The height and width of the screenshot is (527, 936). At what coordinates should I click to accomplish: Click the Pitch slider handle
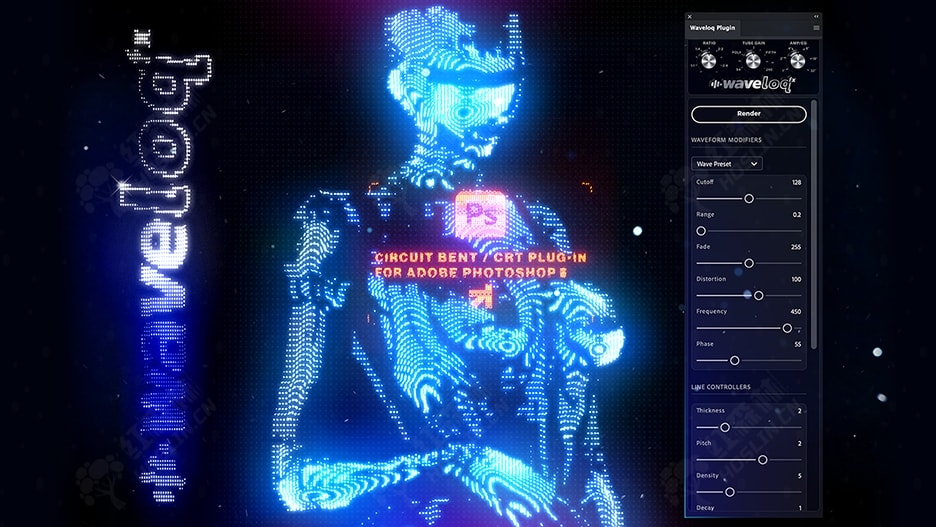point(763,459)
